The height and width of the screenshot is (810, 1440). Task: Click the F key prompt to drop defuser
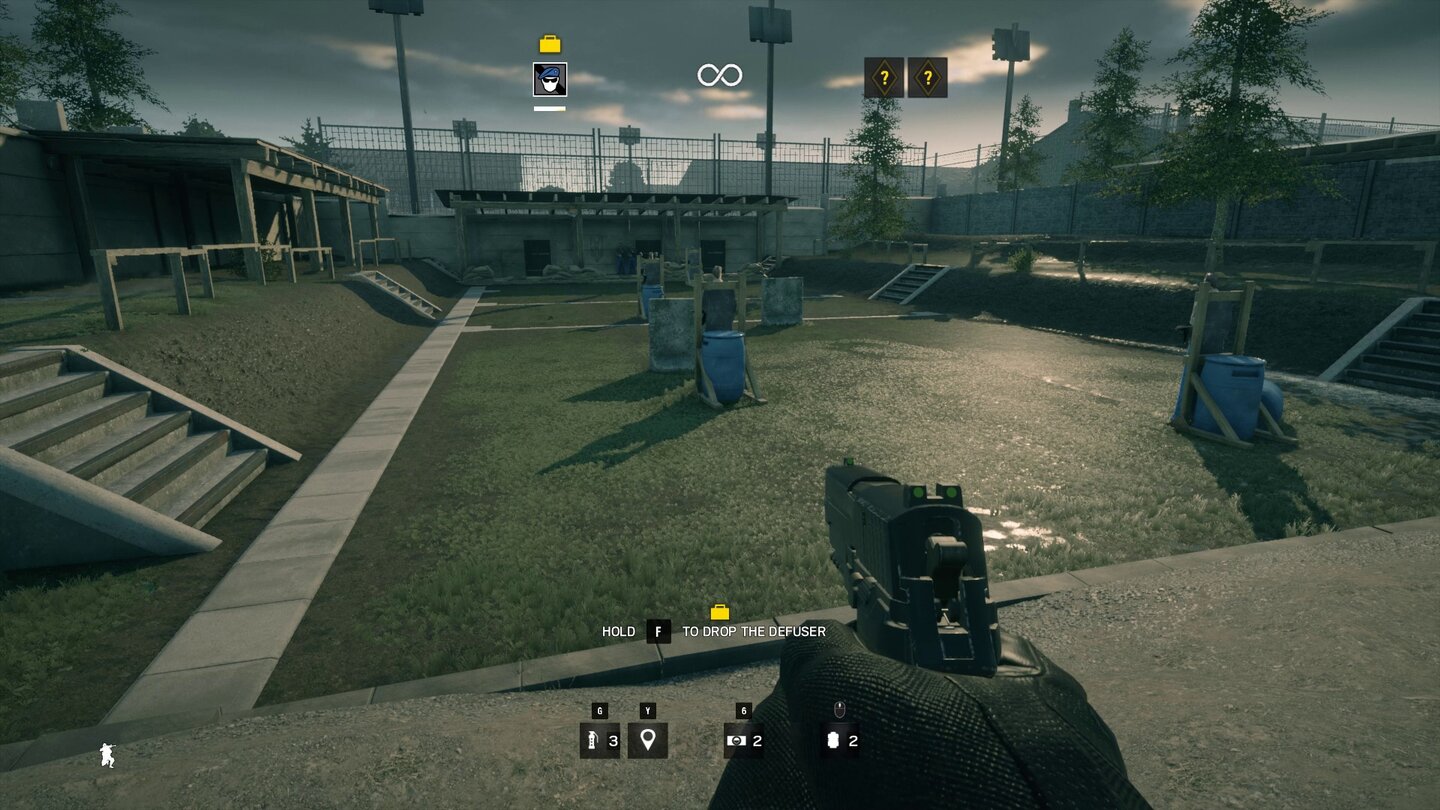click(657, 631)
